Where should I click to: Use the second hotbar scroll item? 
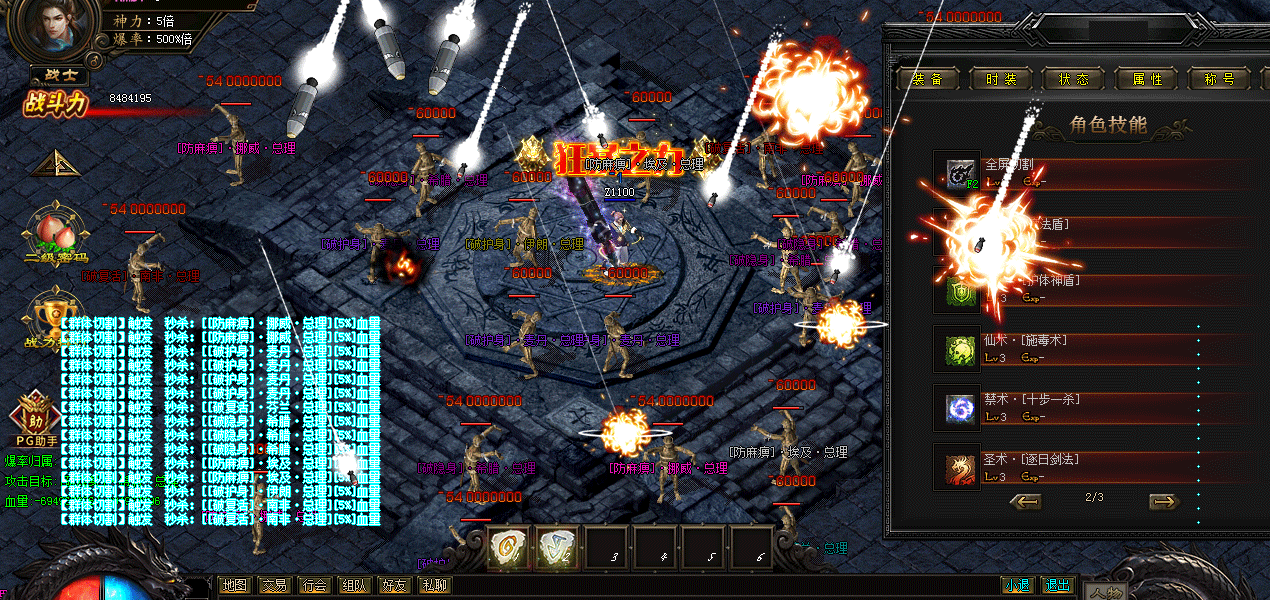[x=558, y=548]
